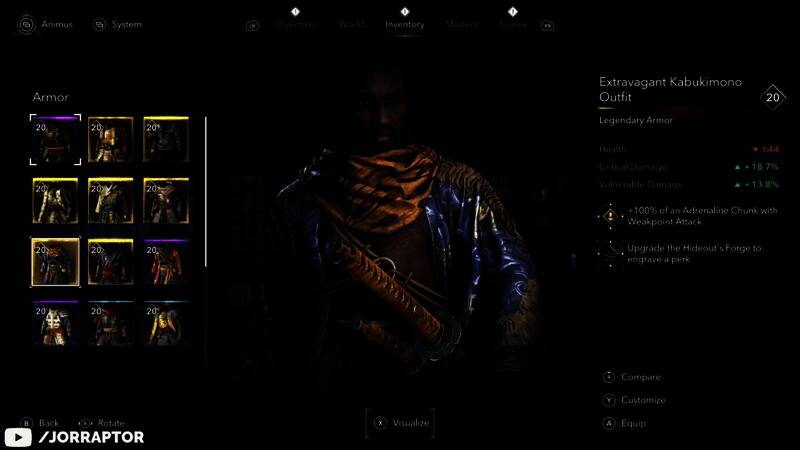This screenshot has height=450, width=800.
Task: Go to the Mastery tab
Action: pos(461,25)
